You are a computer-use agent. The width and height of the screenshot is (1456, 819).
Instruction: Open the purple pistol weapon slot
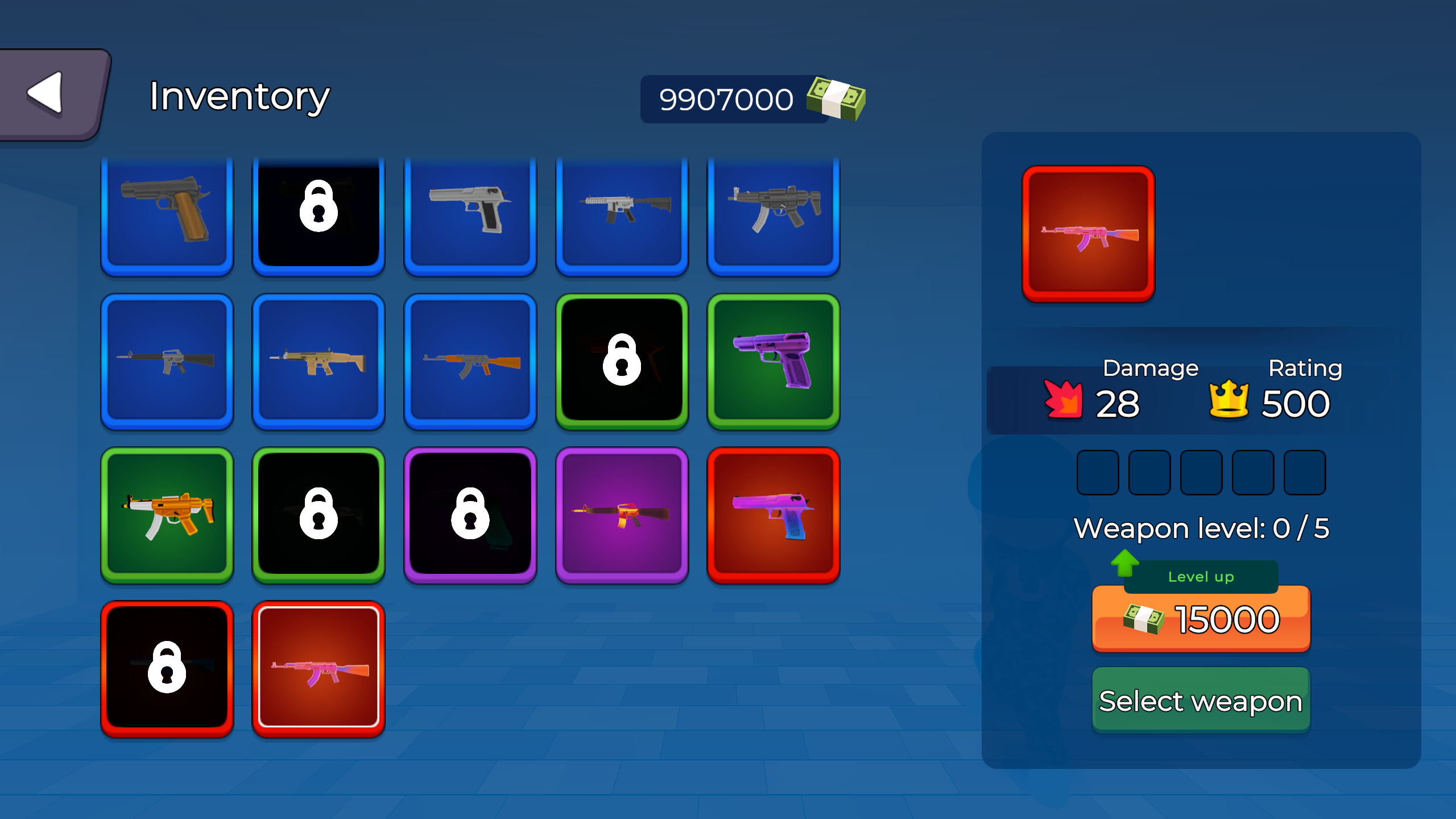(x=773, y=364)
